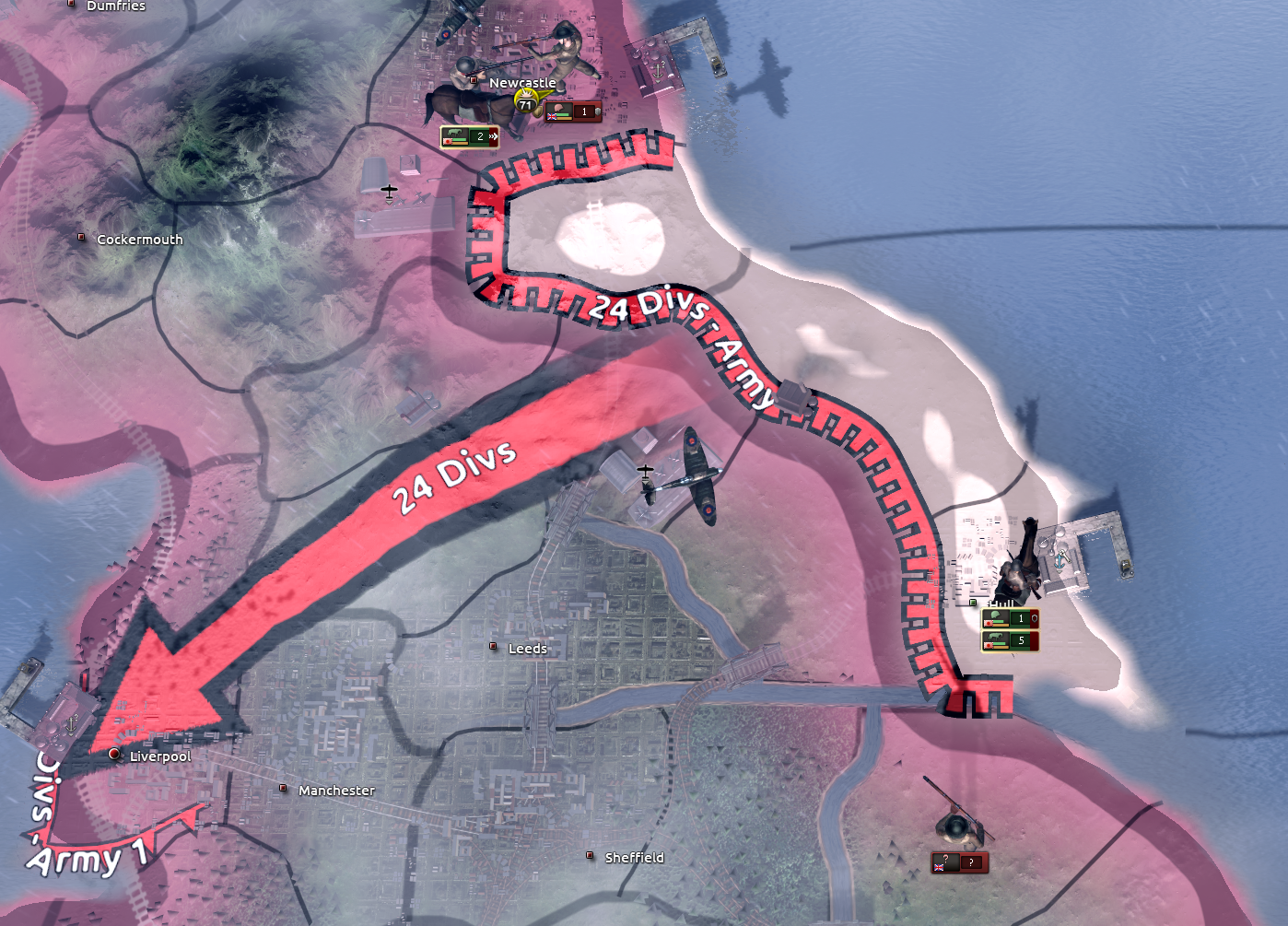The height and width of the screenshot is (926, 1288).
Task: Click the Army 1 frontline label near Manchester
Action: click(x=81, y=862)
